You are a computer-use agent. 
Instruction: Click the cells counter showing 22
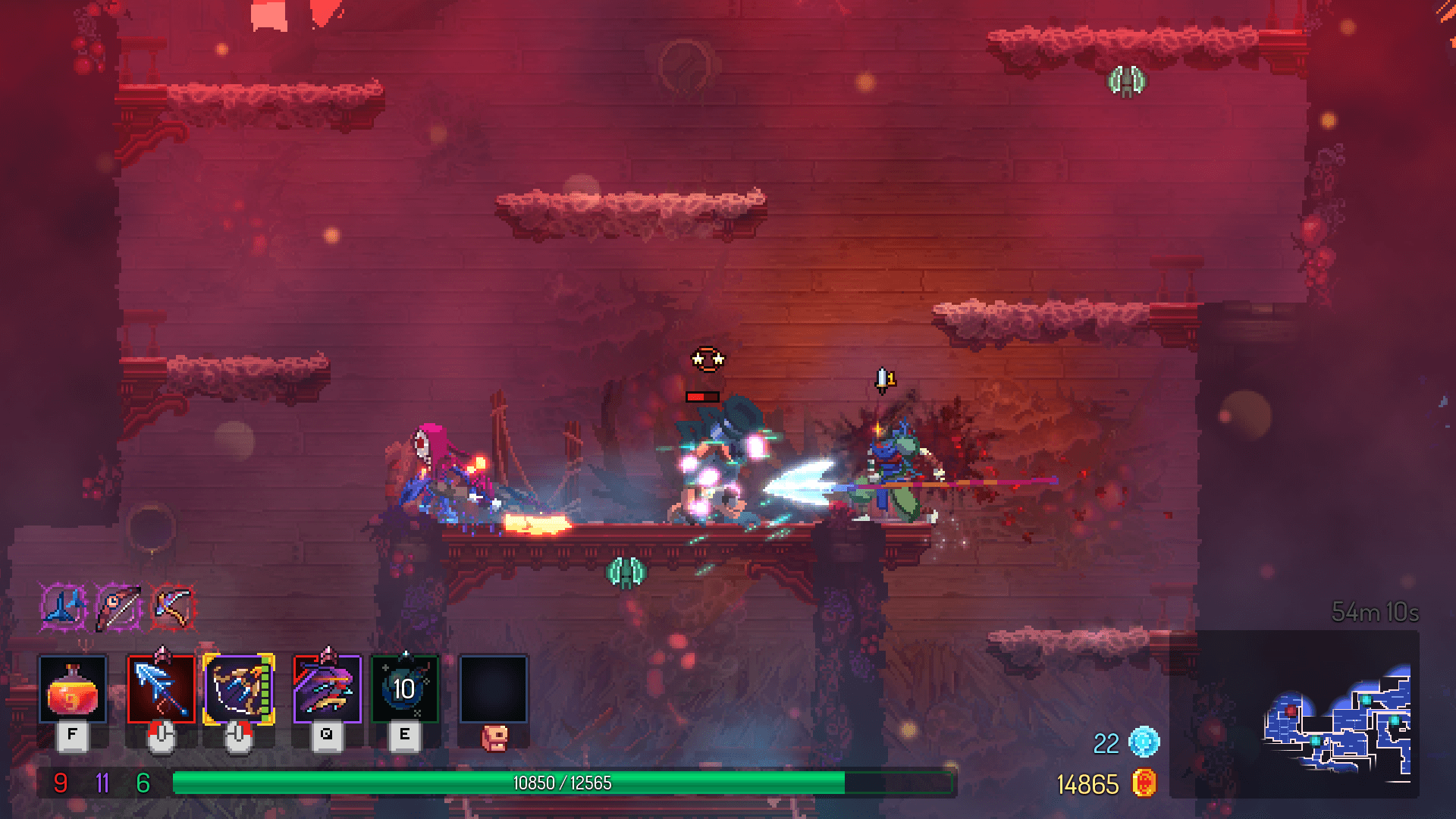pyautogui.click(x=1108, y=745)
